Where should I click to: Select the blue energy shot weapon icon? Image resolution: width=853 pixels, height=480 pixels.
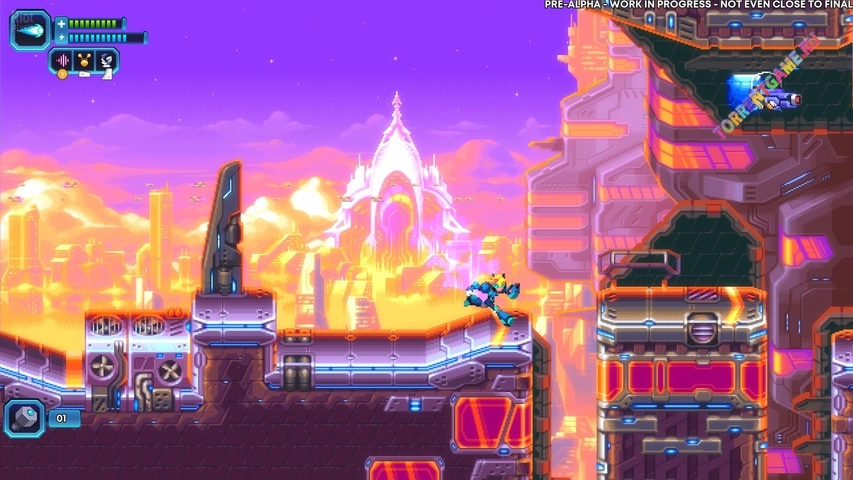point(31,31)
